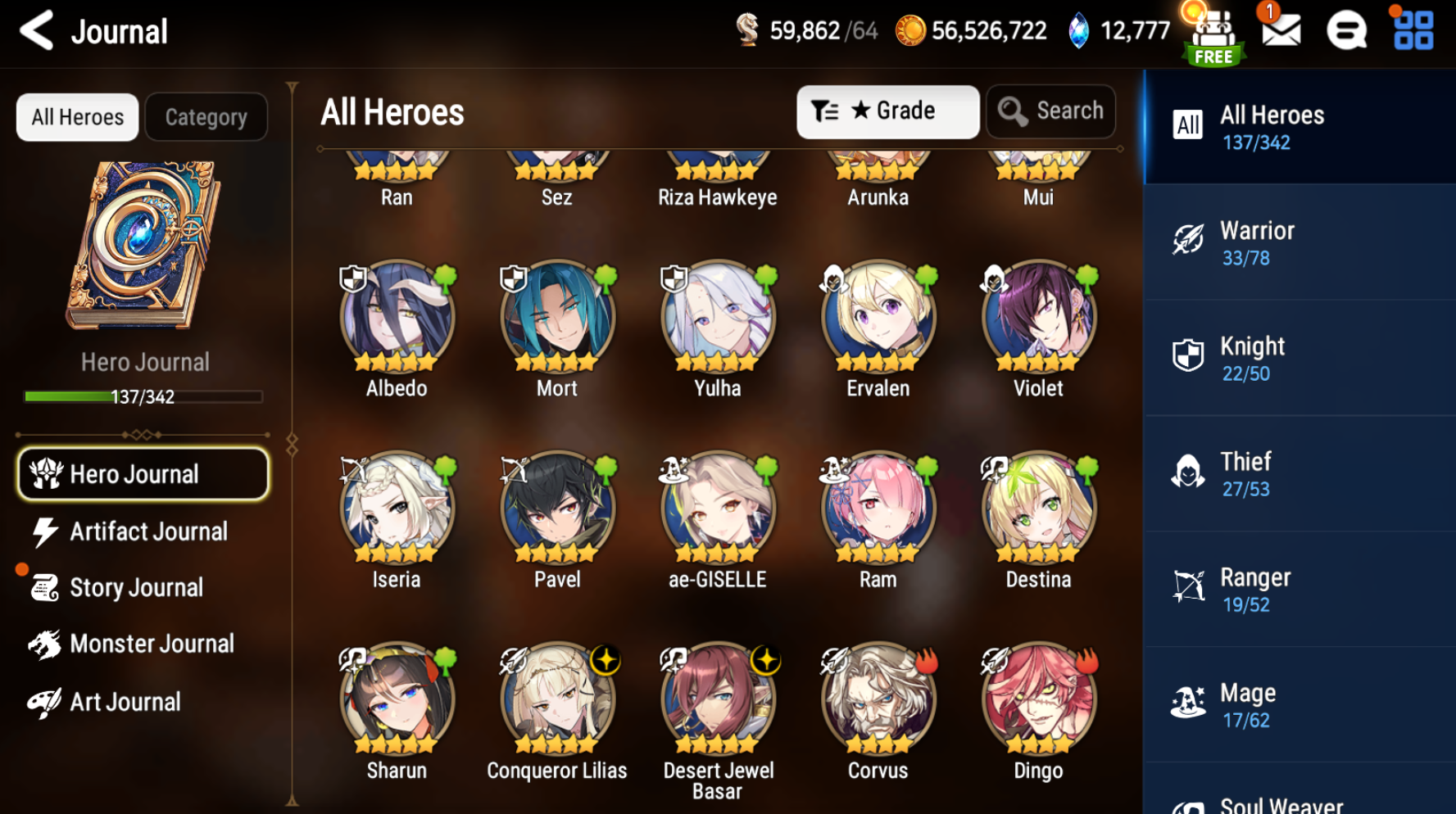Image resolution: width=1456 pixels, height=814 pixels.
Task: Claim the FREE gift icon
Action: tap(1213, 34)
